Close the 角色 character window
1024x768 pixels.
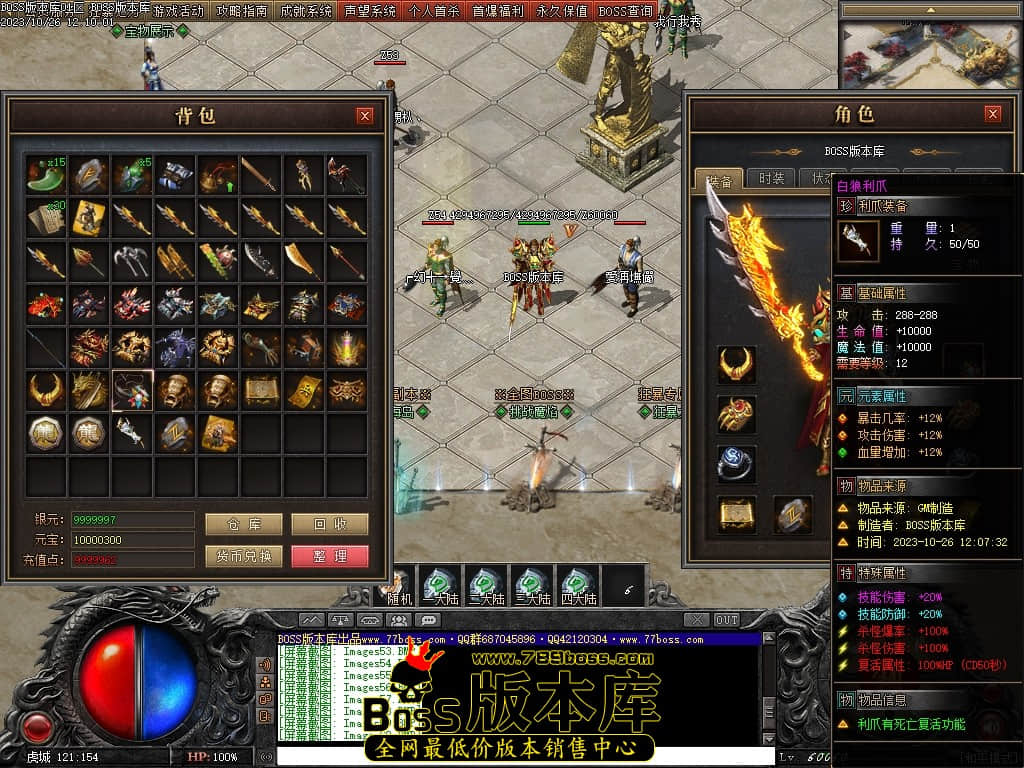click(992, 114)
